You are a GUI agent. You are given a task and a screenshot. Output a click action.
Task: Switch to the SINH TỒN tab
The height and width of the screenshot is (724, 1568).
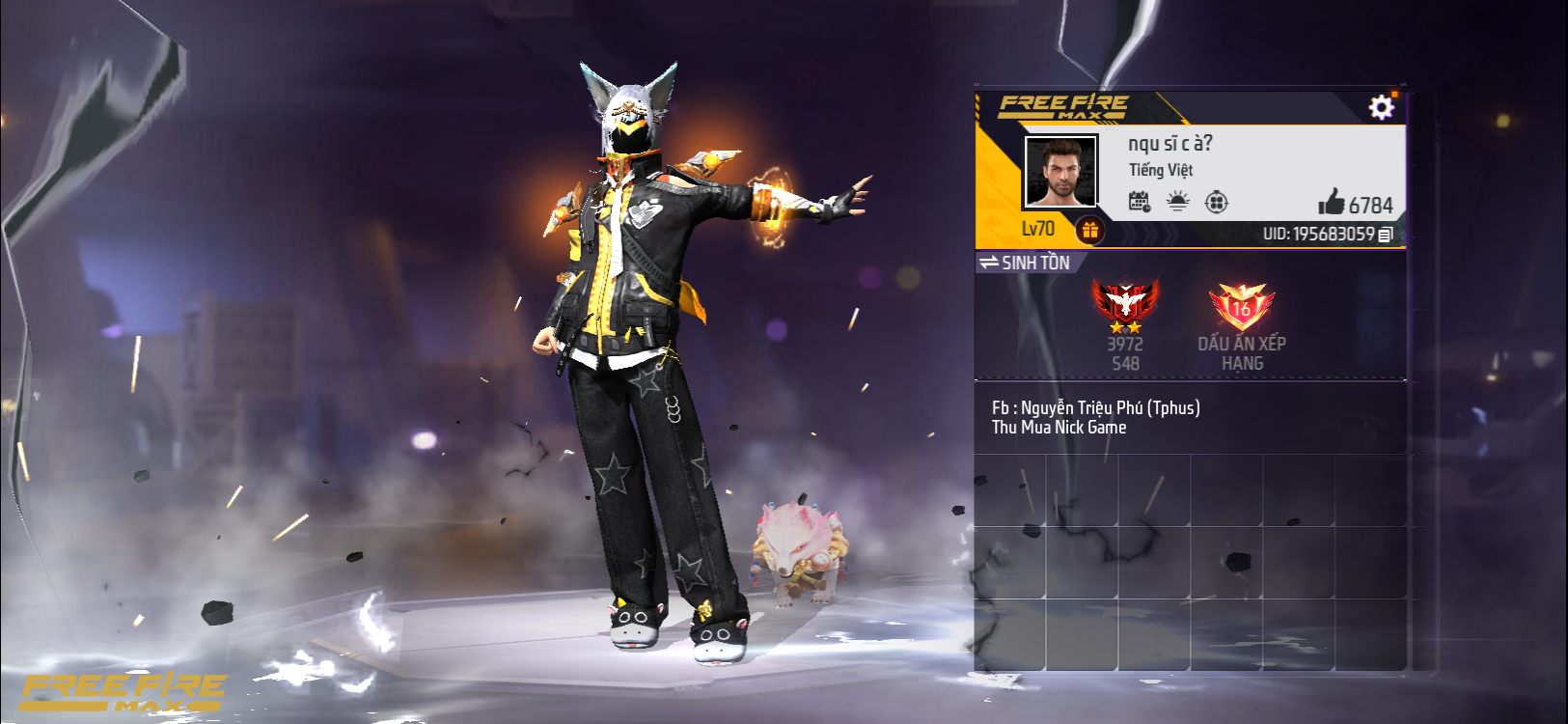click(1032, 262)
